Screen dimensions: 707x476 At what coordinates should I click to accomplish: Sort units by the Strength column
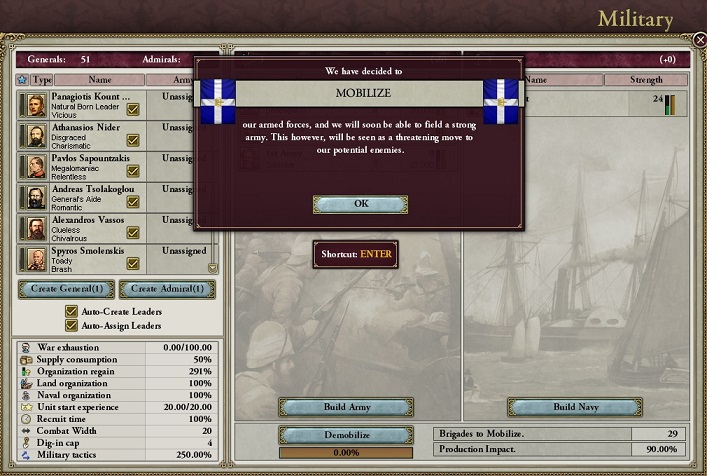pyautogui.click(x=647, y=79)
